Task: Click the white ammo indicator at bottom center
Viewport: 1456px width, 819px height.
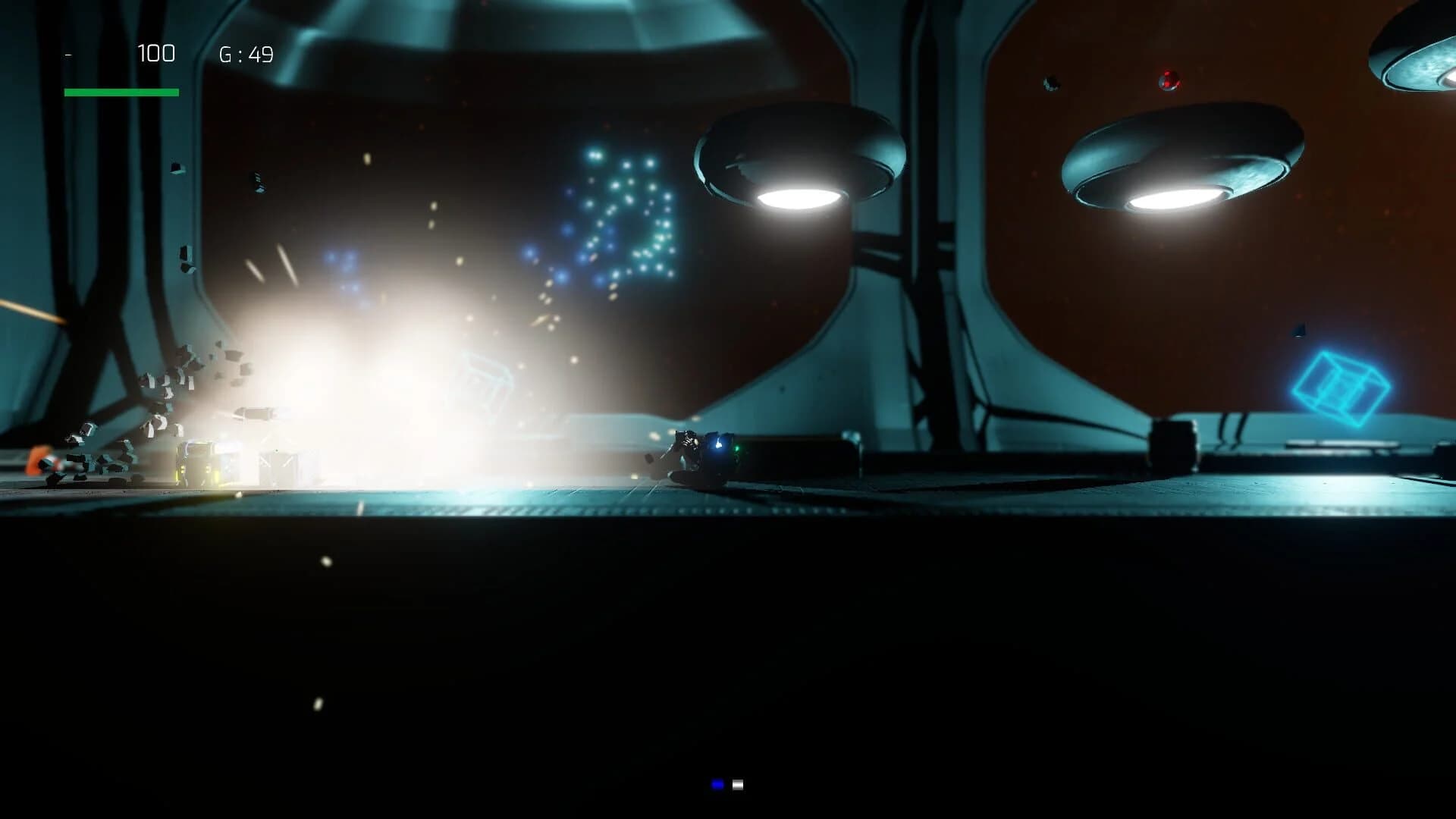Action: (x=737, y=783)
